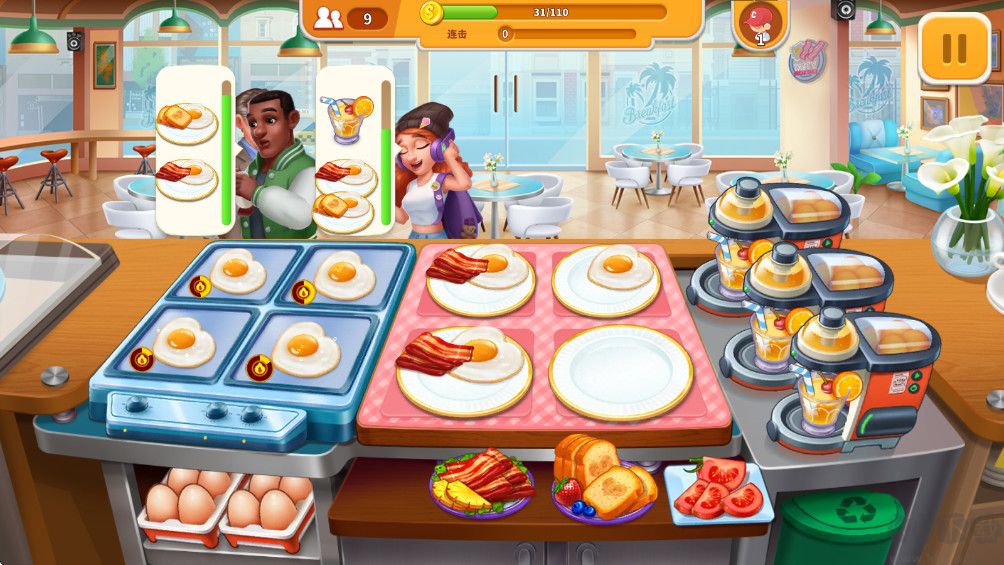The width and height of the screenshot is (1004, 565).
Task: Pause the game with the orange button
Action: coord(953,49)
